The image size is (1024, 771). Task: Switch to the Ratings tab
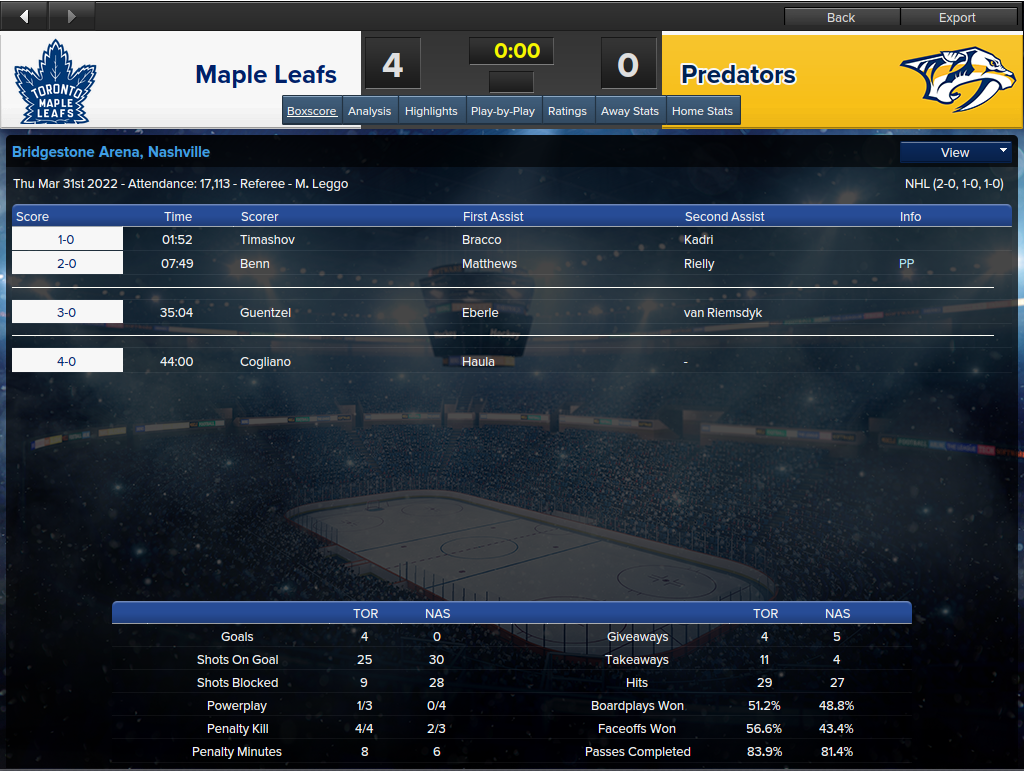point(567,111)
